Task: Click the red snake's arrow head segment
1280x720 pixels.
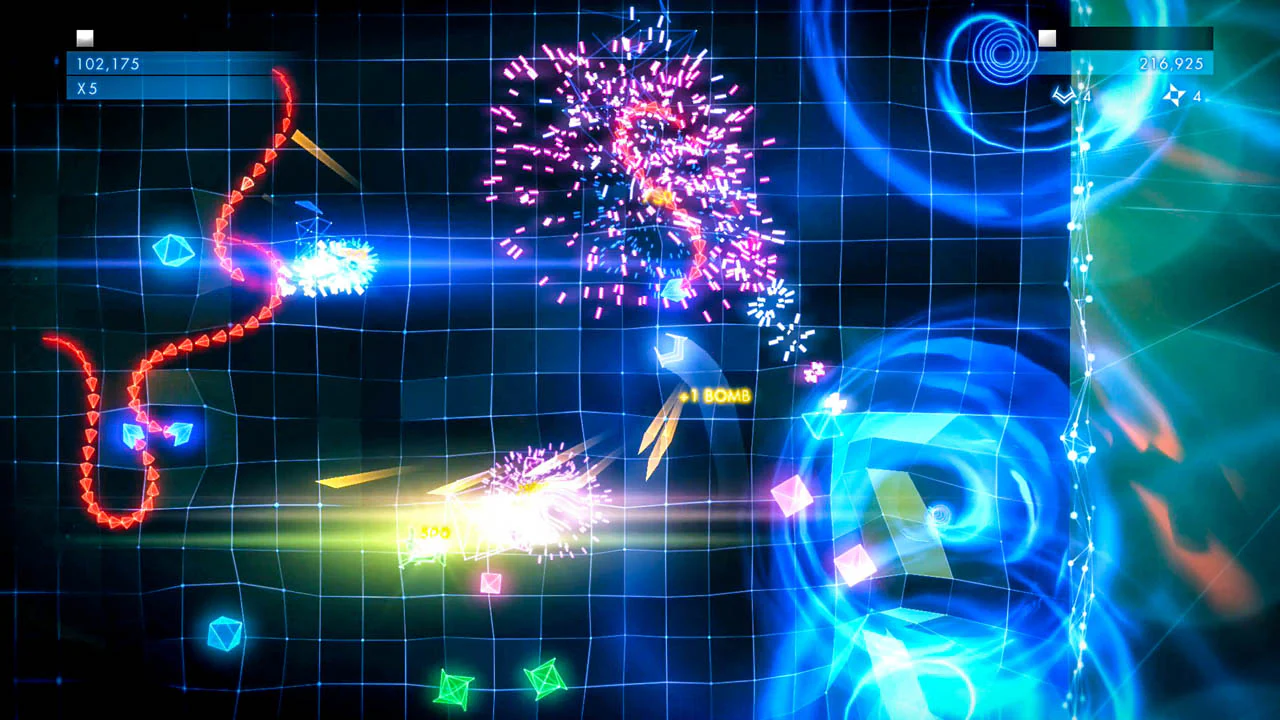Action: tap(279, 78)
